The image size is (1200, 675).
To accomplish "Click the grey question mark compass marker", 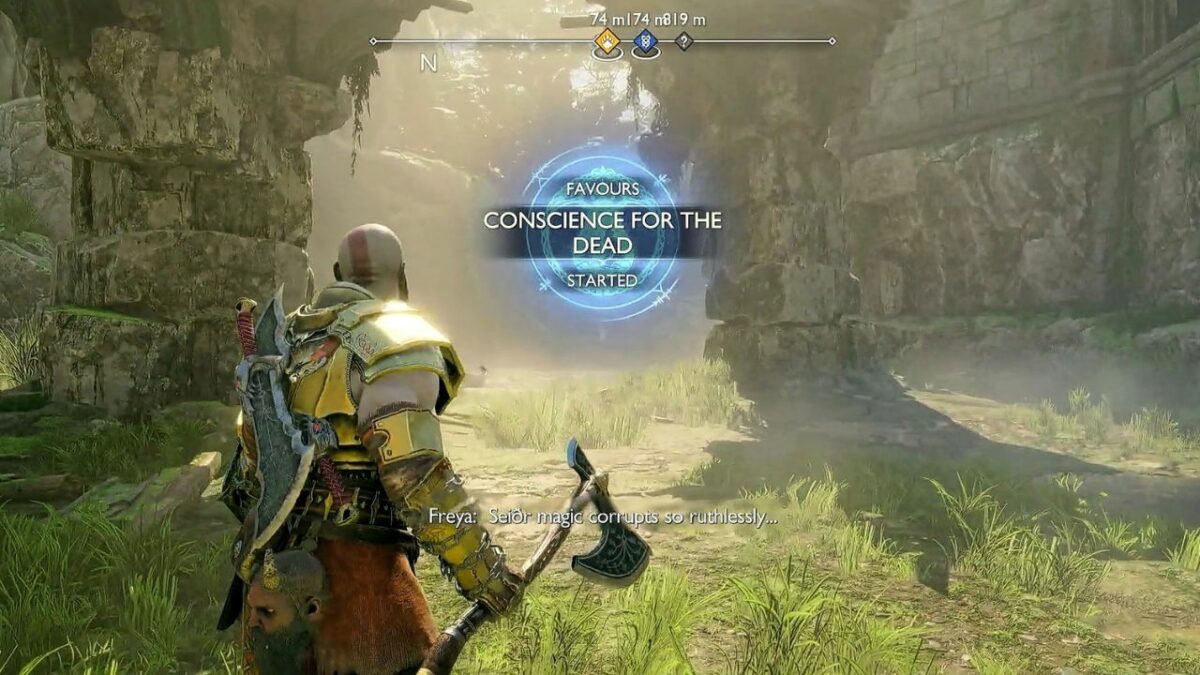I will click(x=684, y=41).
